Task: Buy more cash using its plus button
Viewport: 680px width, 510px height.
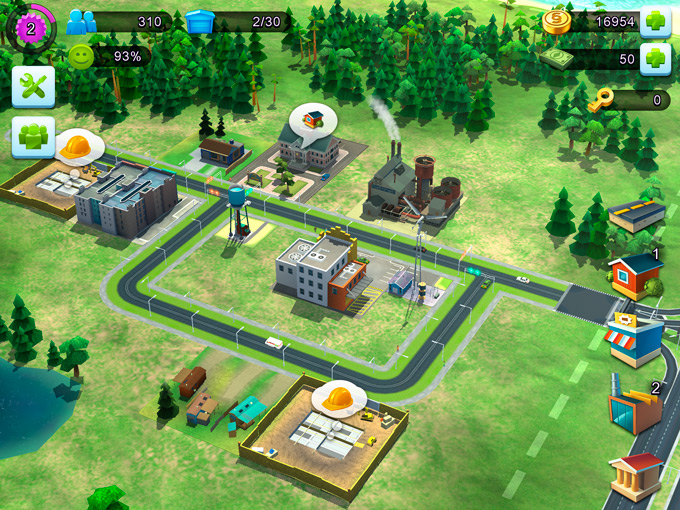Action: click(655, 59)
